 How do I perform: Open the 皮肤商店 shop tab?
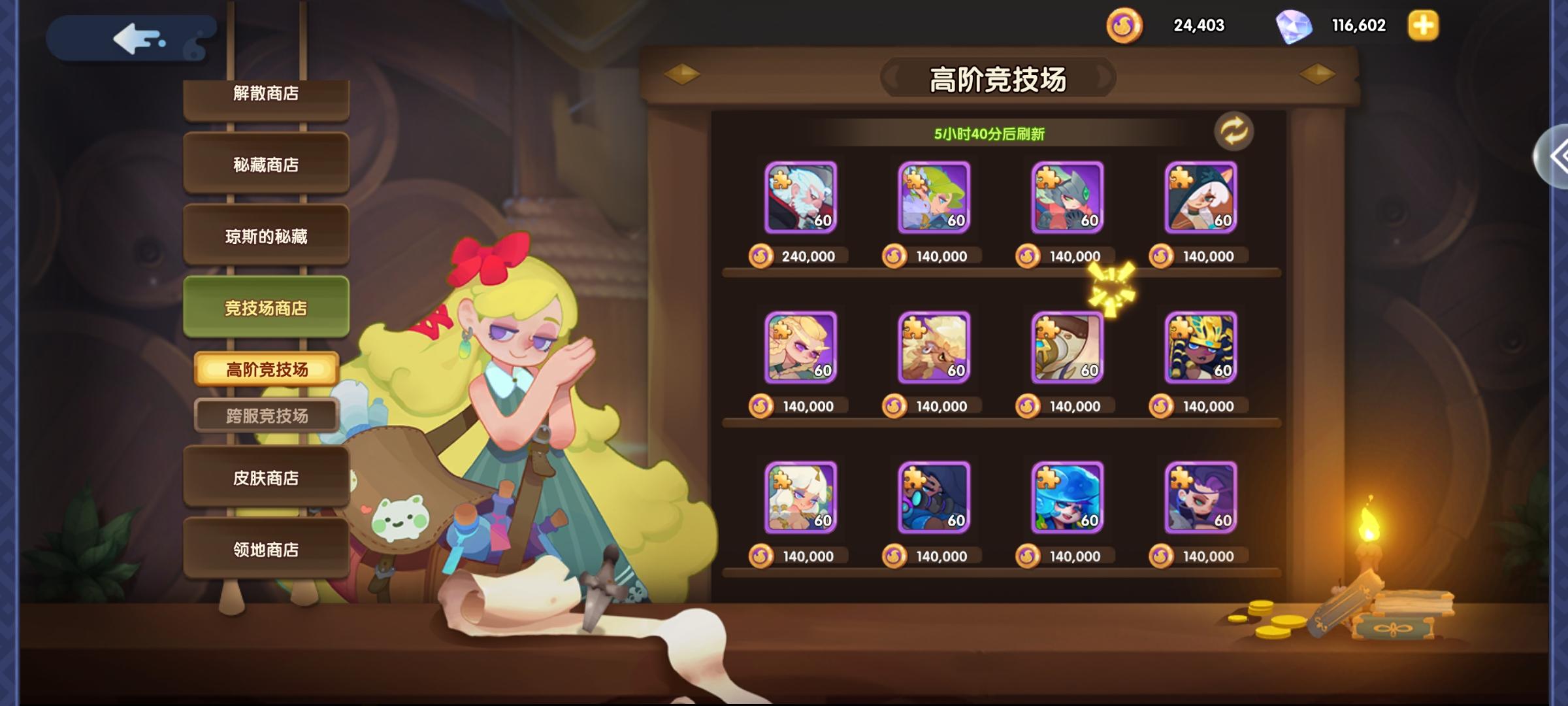(266, 478)
